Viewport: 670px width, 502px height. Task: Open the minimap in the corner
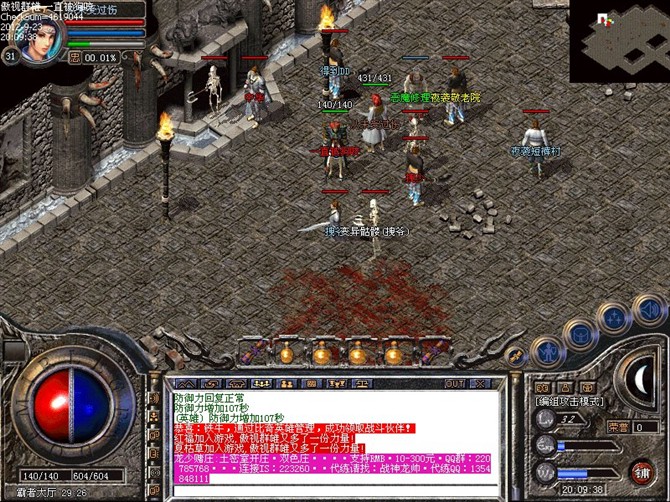pyautogui.click(x=619, y=41)
